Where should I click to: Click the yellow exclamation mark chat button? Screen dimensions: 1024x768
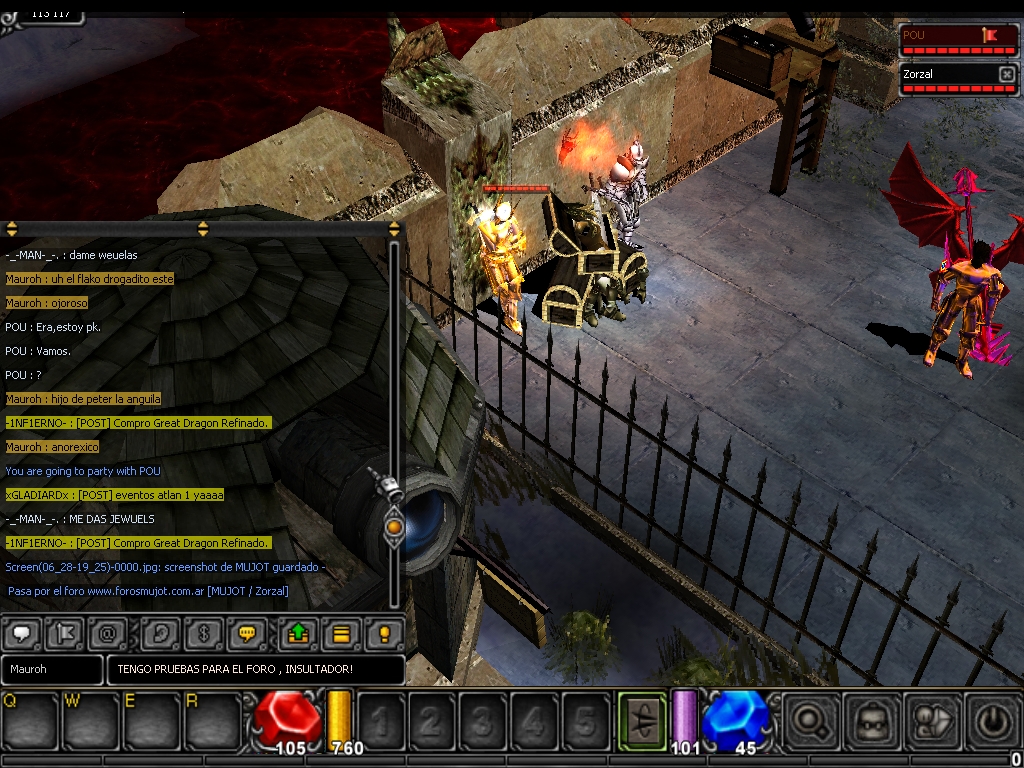tap(384, 633)
